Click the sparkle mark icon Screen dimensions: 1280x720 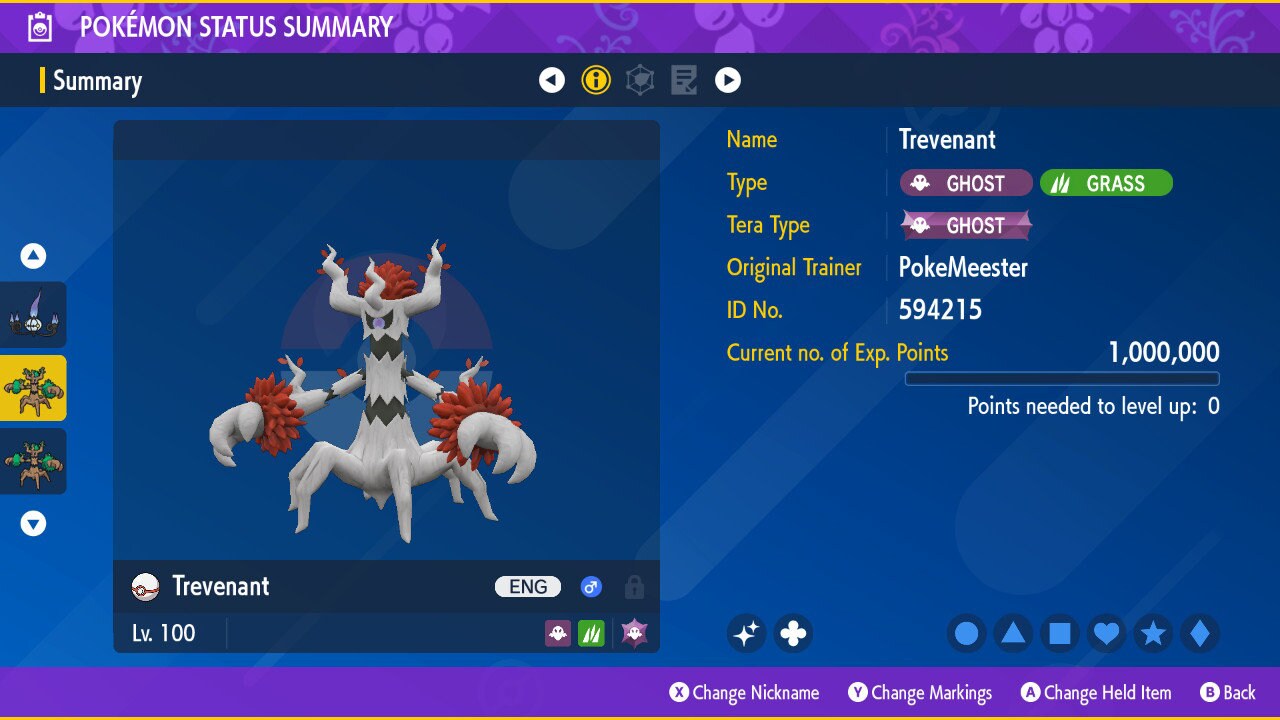pos(746,633)
